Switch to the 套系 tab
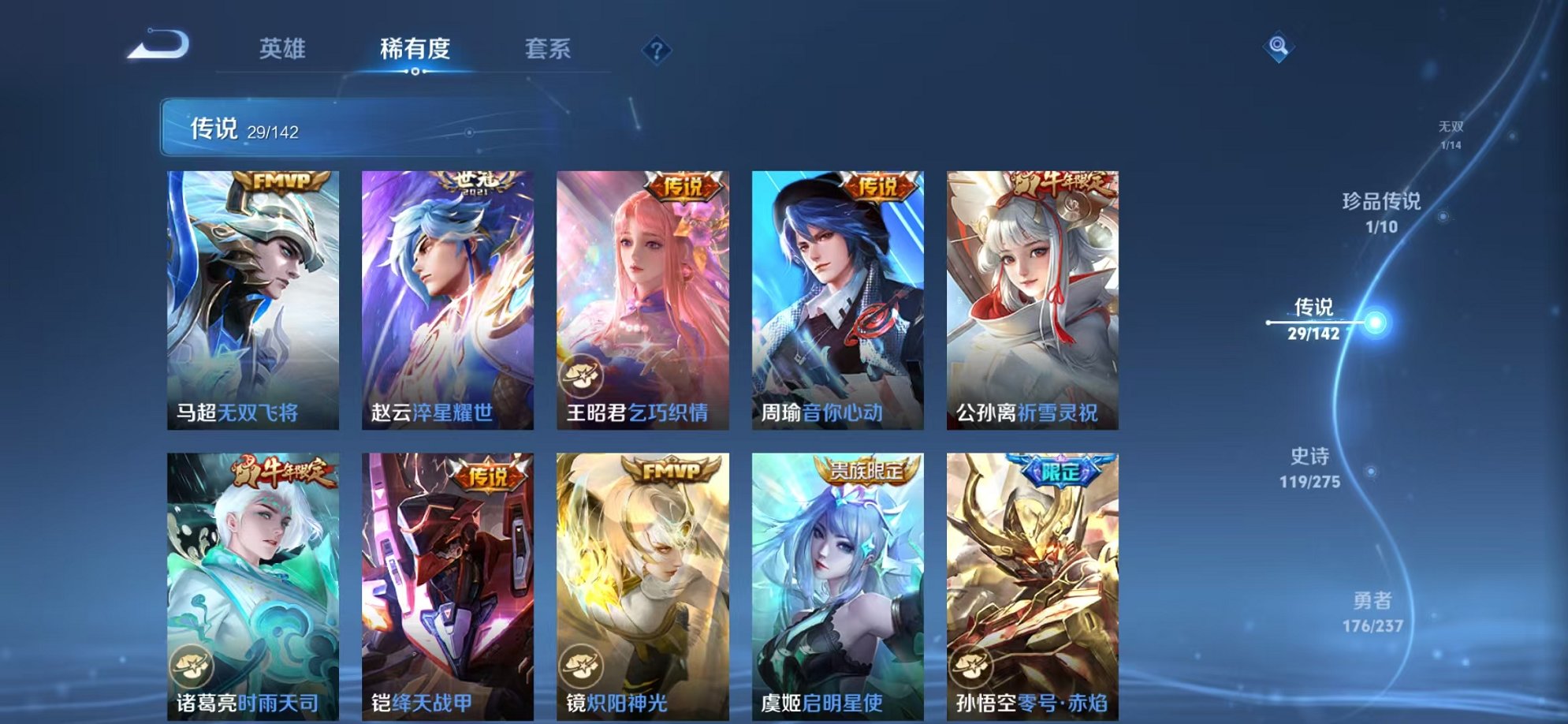The height and width of the screenshot is (724, 1568). point(549,49)
